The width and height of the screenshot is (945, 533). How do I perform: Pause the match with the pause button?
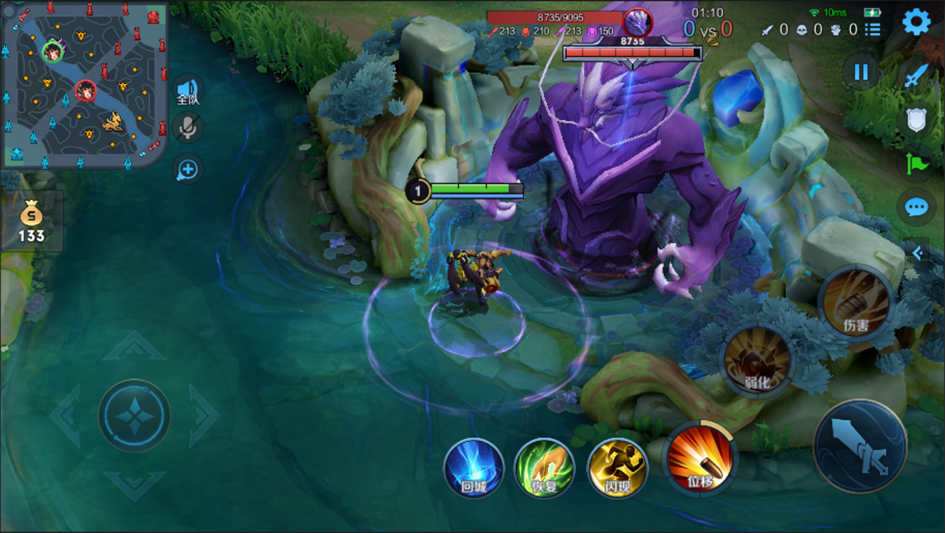pos(860,72)
